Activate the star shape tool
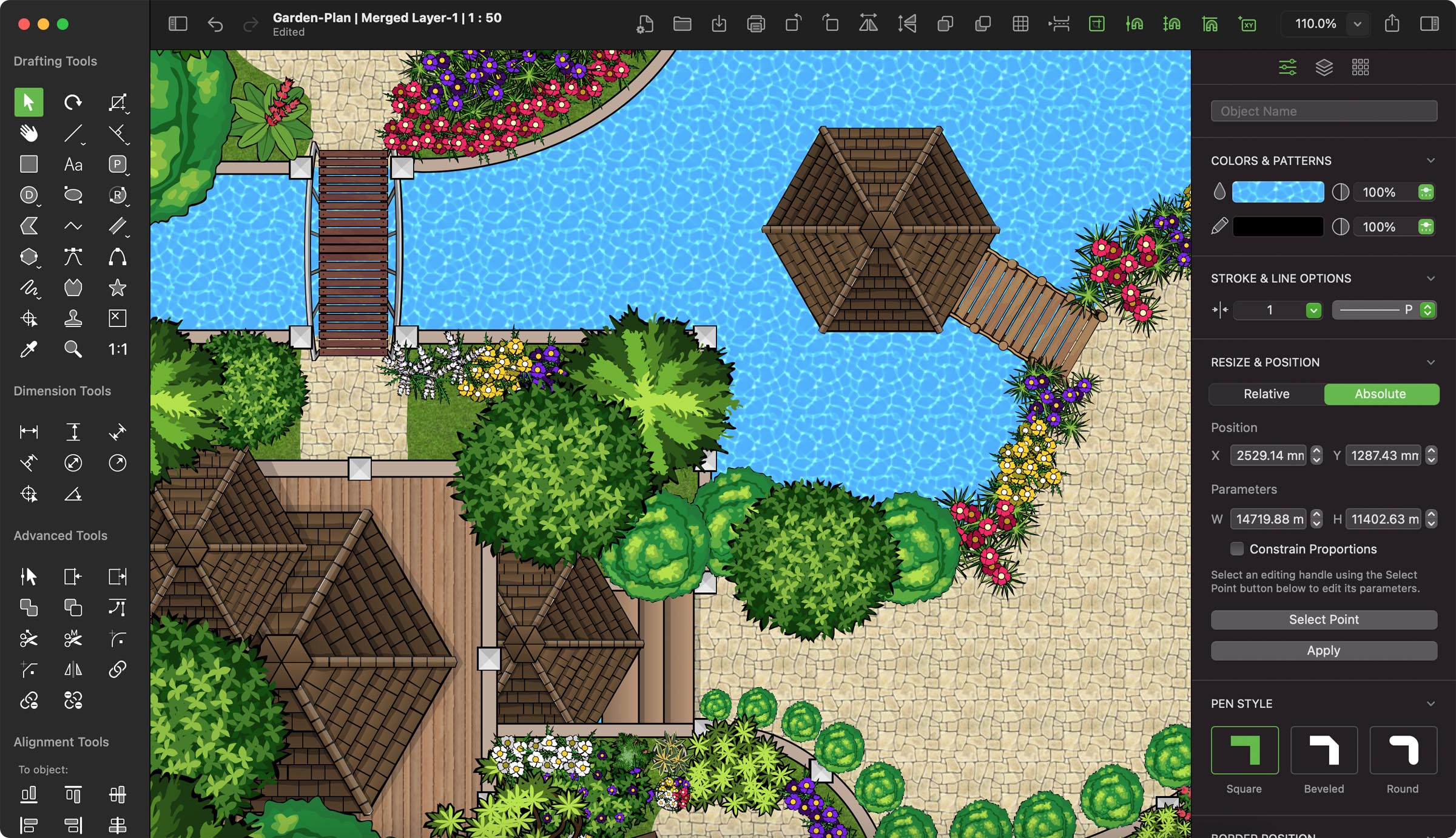This screenshot has width=1456, height=838. tap(117, 288)
